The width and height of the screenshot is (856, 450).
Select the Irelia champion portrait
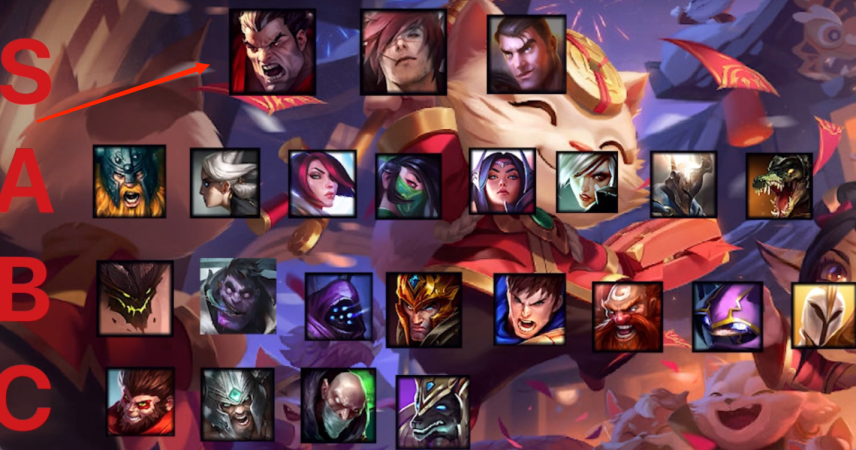pyautogui.click(x=503, y=182)
